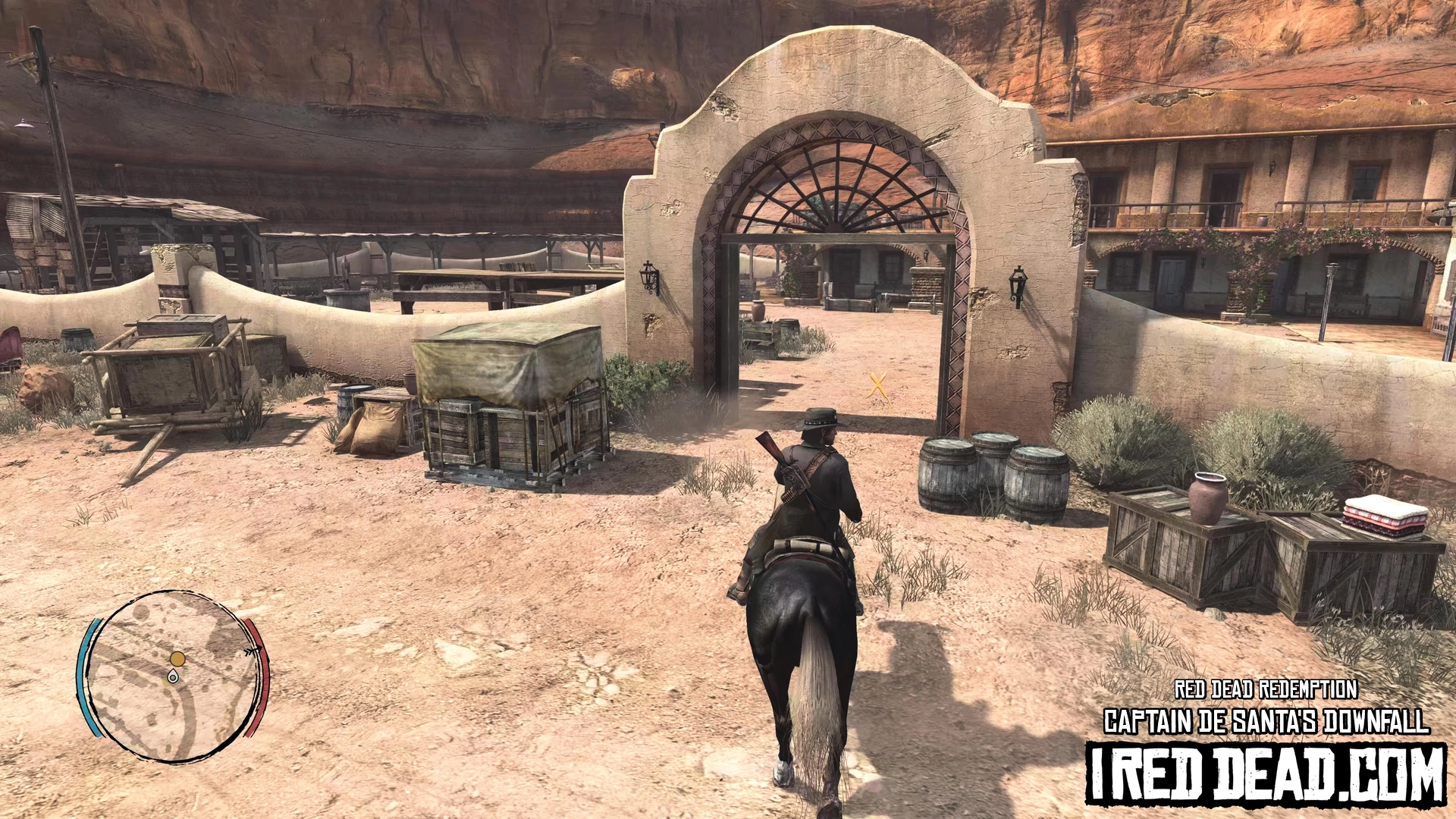Image resolution: width=1456 pixels, height=819 pixels.
Task: Click the yellow X objective marker
Action: tap(878, 385)
